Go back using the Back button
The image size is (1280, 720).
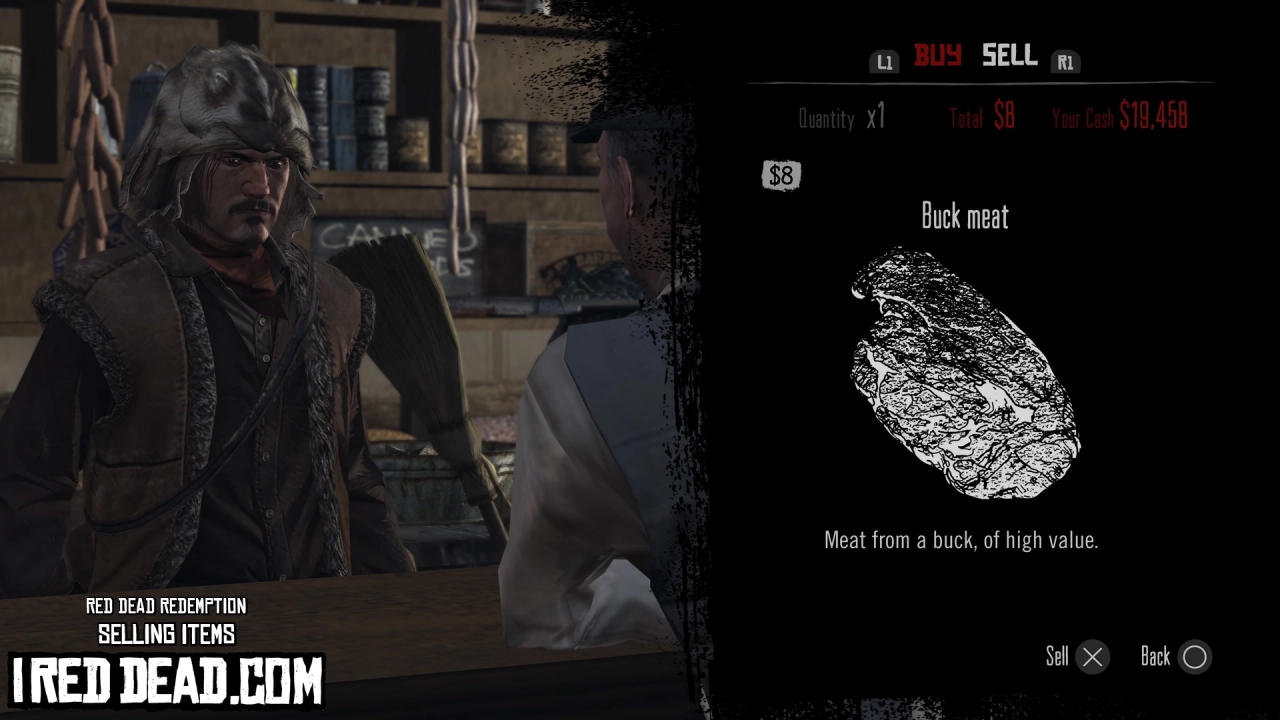1173,657
